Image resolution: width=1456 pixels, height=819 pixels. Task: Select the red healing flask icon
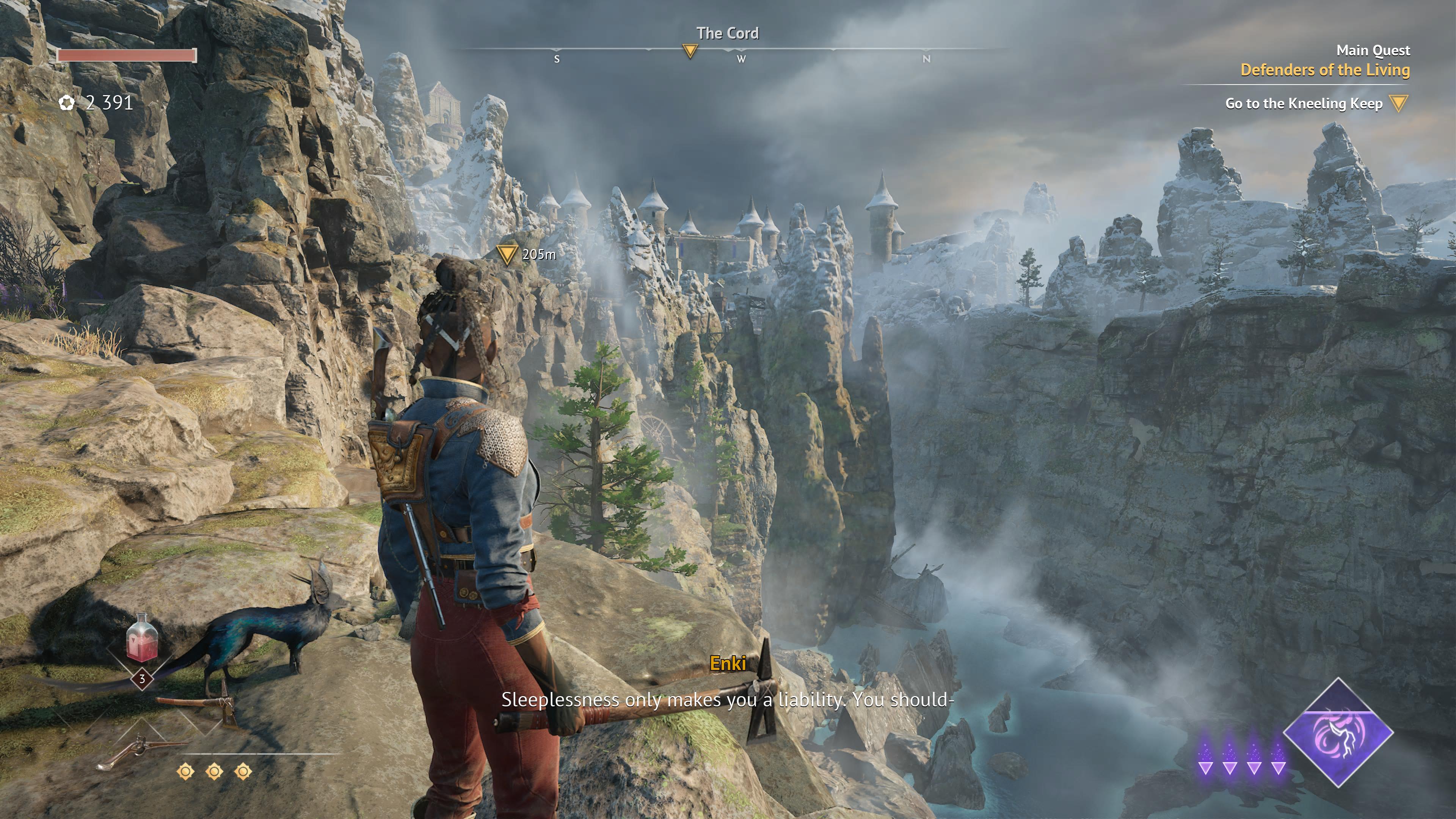click(x=141, y=639)
